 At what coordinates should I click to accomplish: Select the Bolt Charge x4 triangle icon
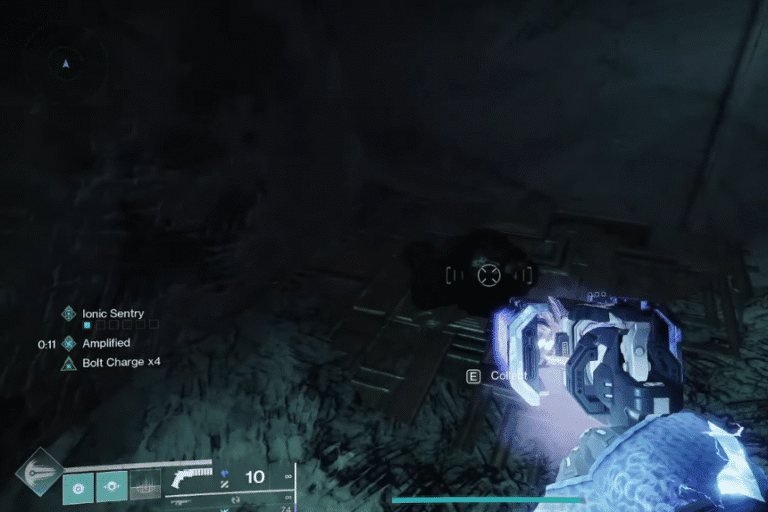pyautogui.click(x=69, y=362)
